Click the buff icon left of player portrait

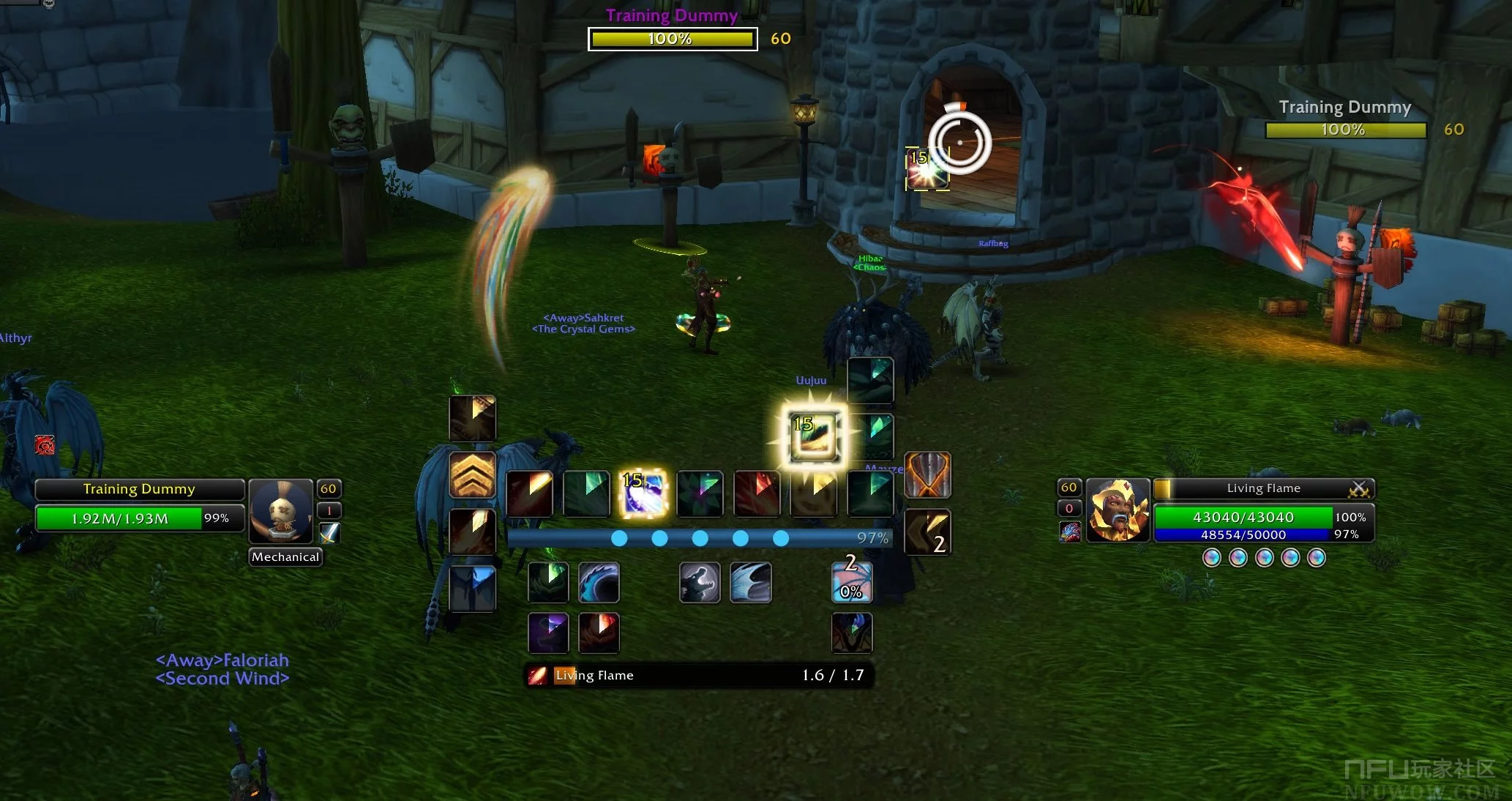pyautogui.click(x=1069, y=532)
